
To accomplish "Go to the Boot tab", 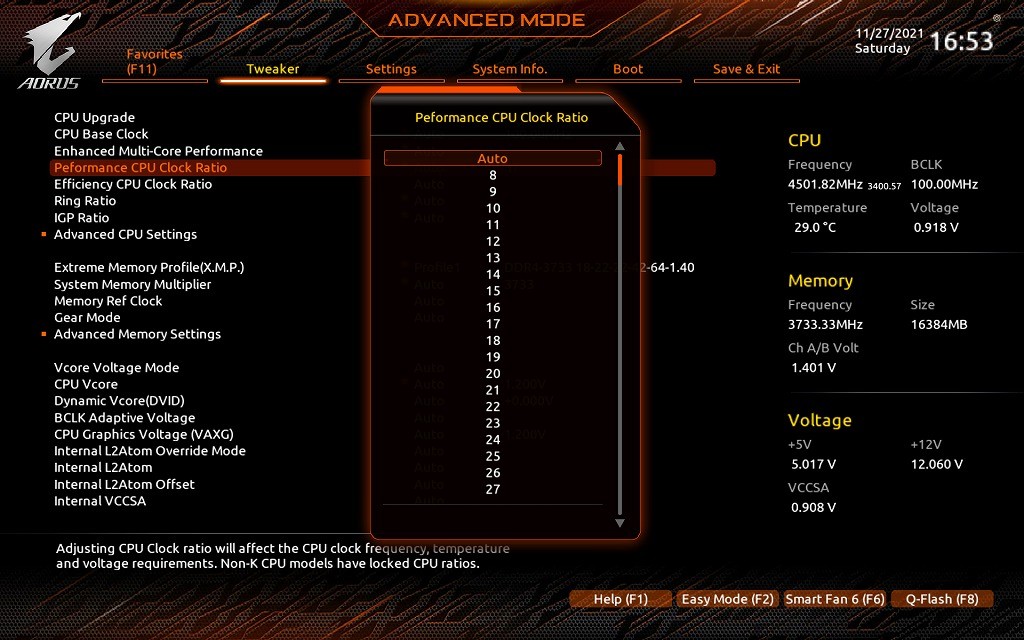I will coord(628,69).
